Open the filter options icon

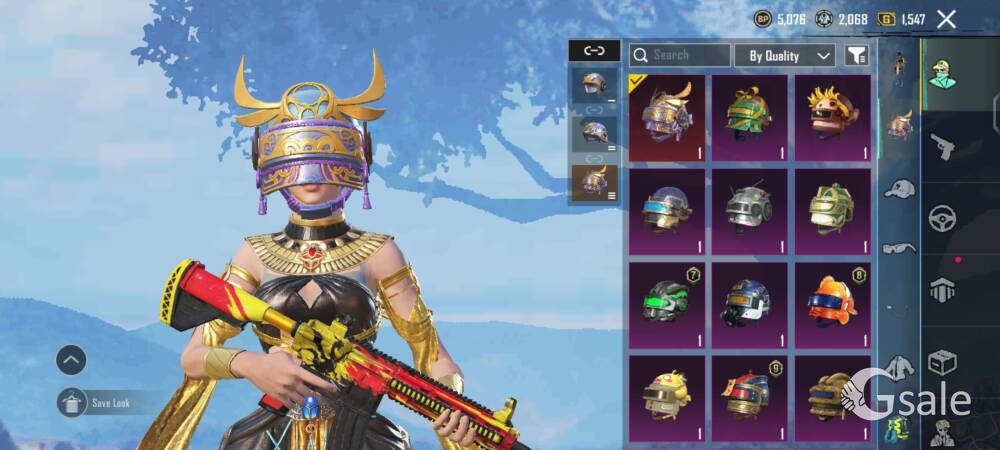[856, 56]
